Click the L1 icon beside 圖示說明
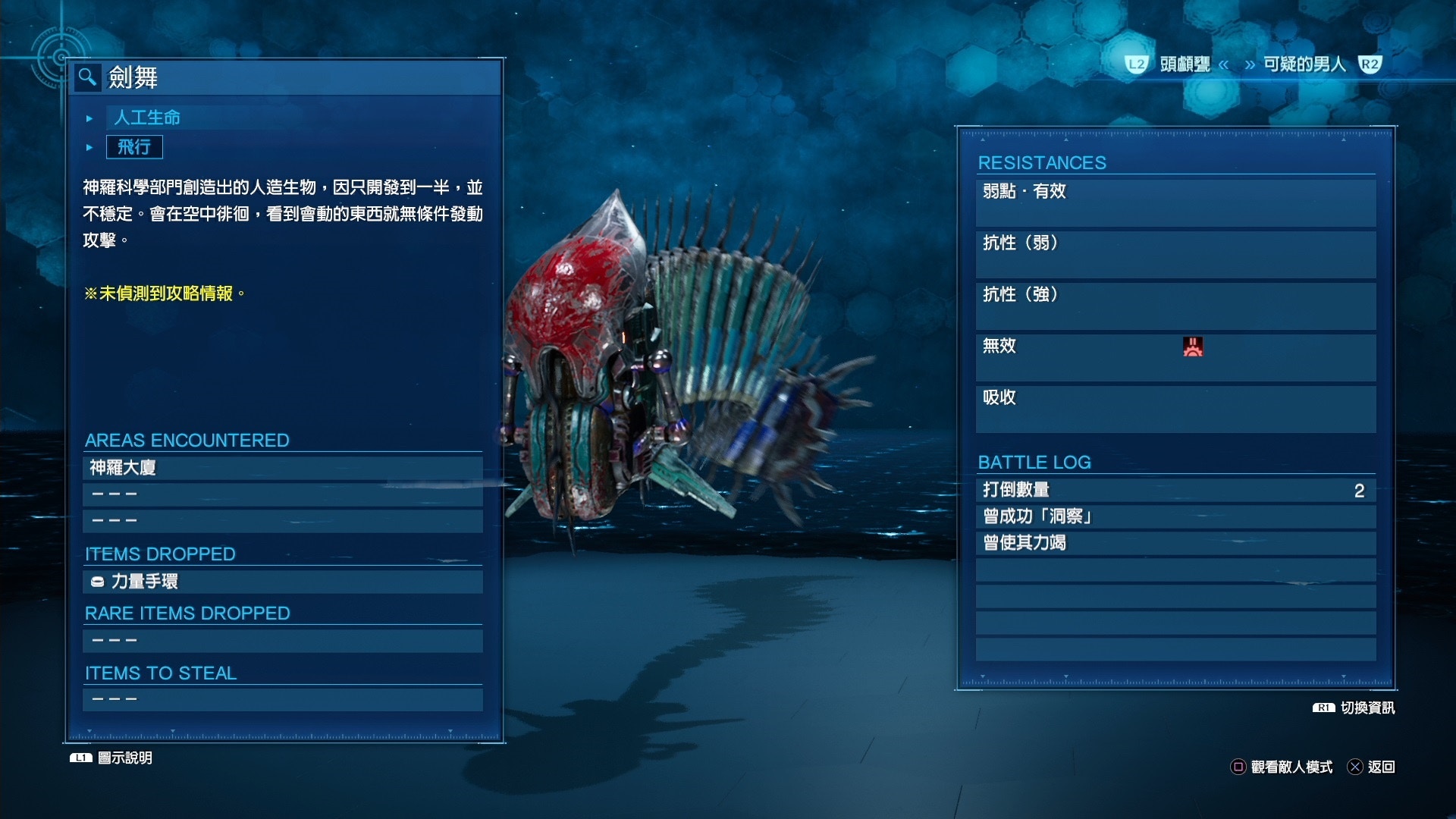Viewport: 1456px width, 819px height. pyautogui.click(x=80, y=757)
